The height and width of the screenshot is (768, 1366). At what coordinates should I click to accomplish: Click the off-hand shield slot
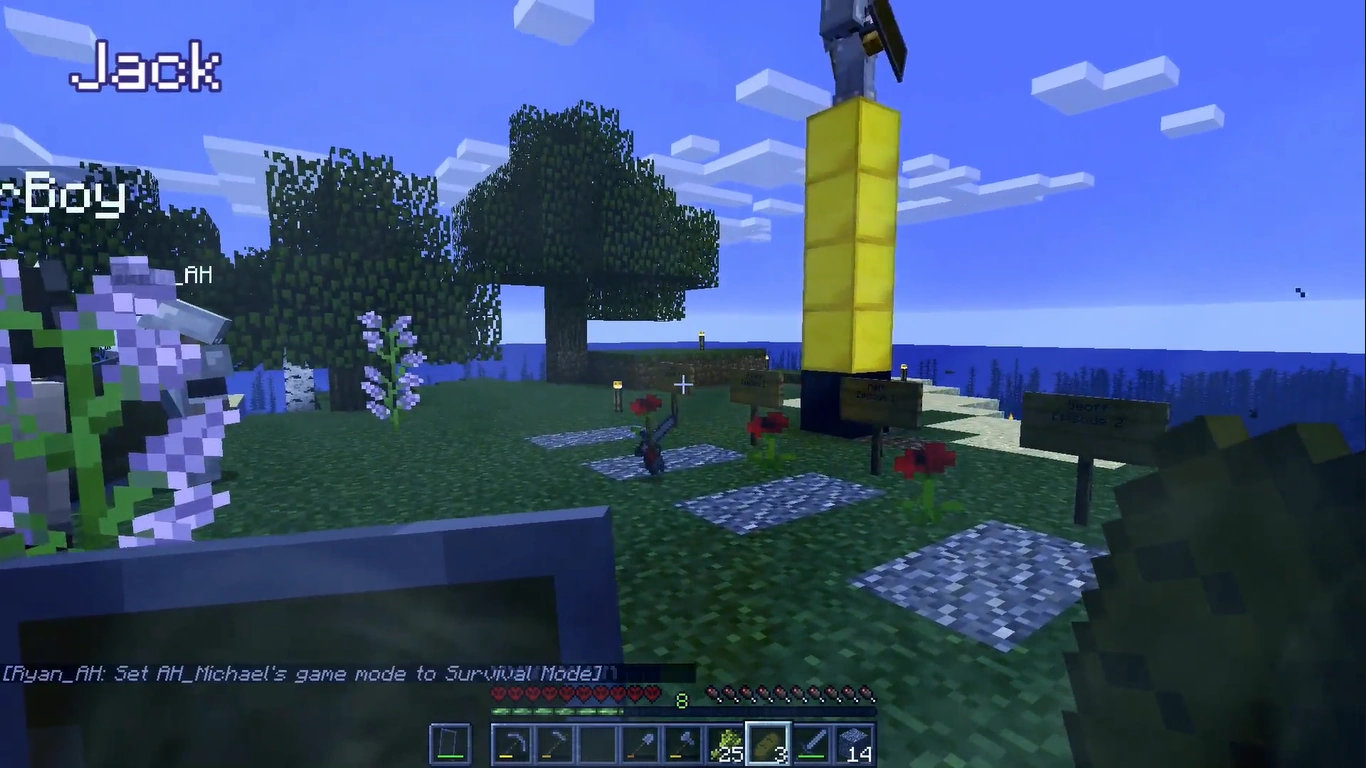pos(450,742)
